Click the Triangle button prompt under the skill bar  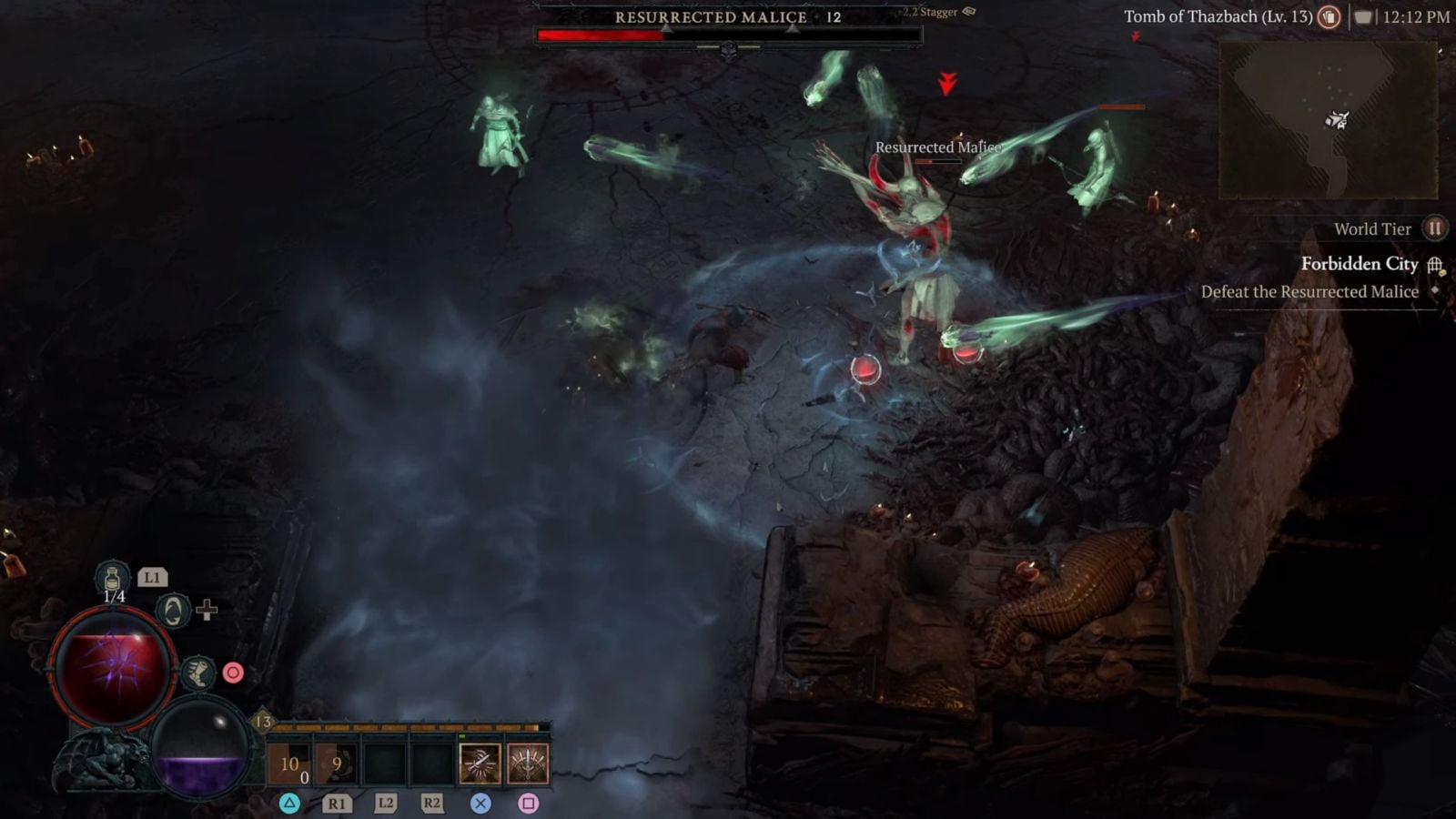pyautogui.click(x=291, y=804)
